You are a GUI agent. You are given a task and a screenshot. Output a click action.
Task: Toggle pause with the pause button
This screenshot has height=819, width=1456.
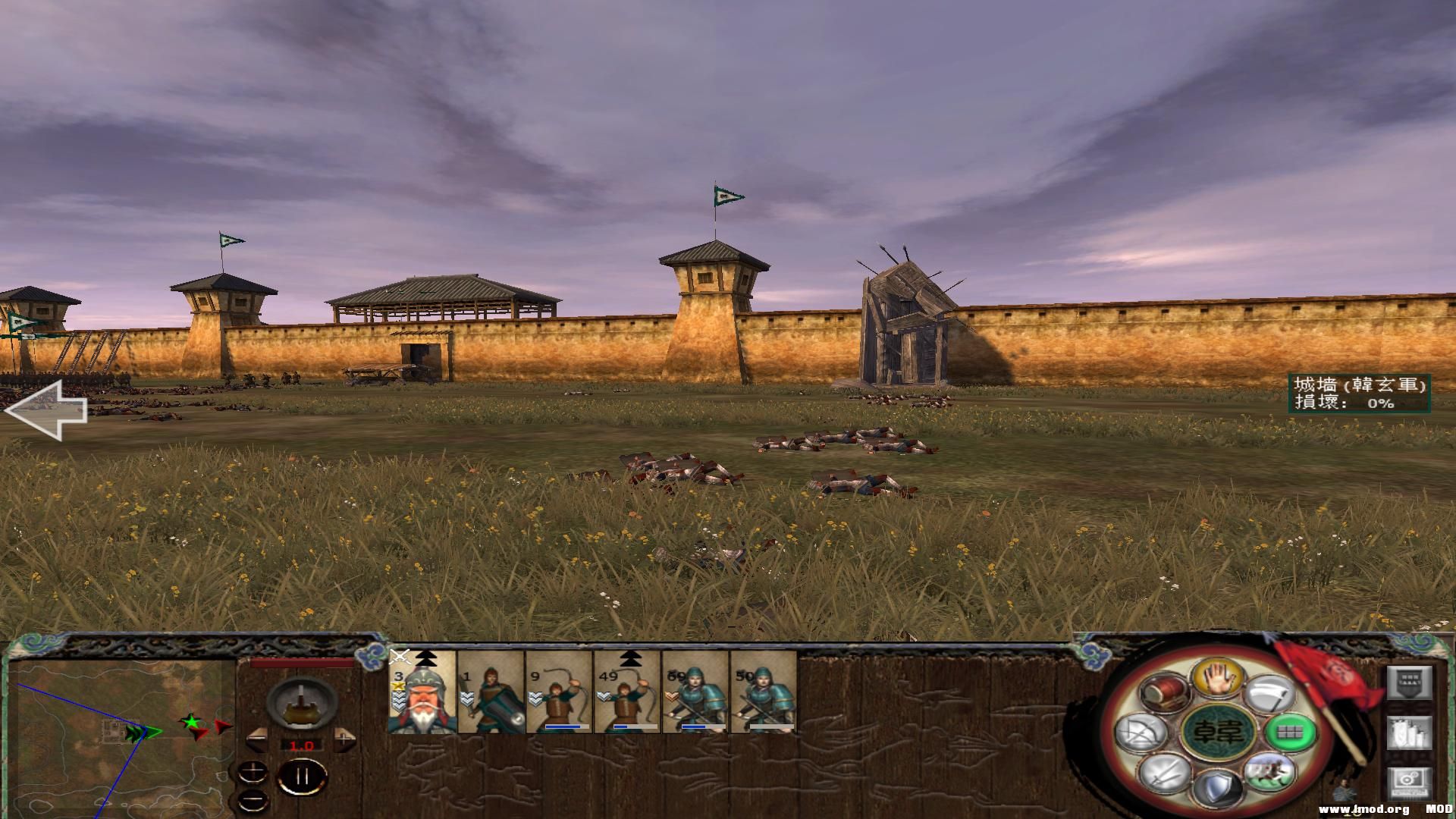[302, 777]
